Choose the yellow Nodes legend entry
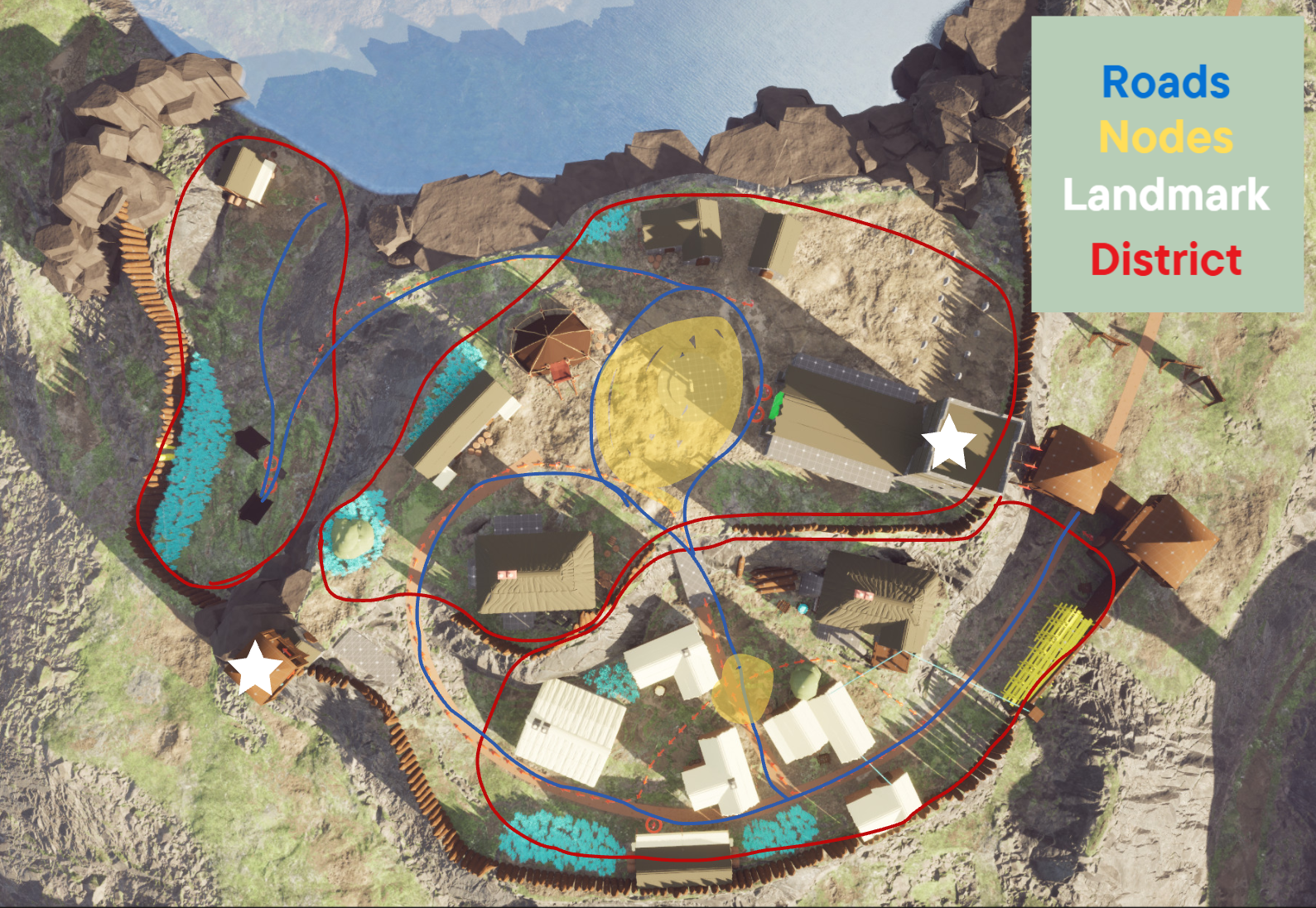Image resolution: width=1316 pixels, height=908 pixels. point(1165,138)
